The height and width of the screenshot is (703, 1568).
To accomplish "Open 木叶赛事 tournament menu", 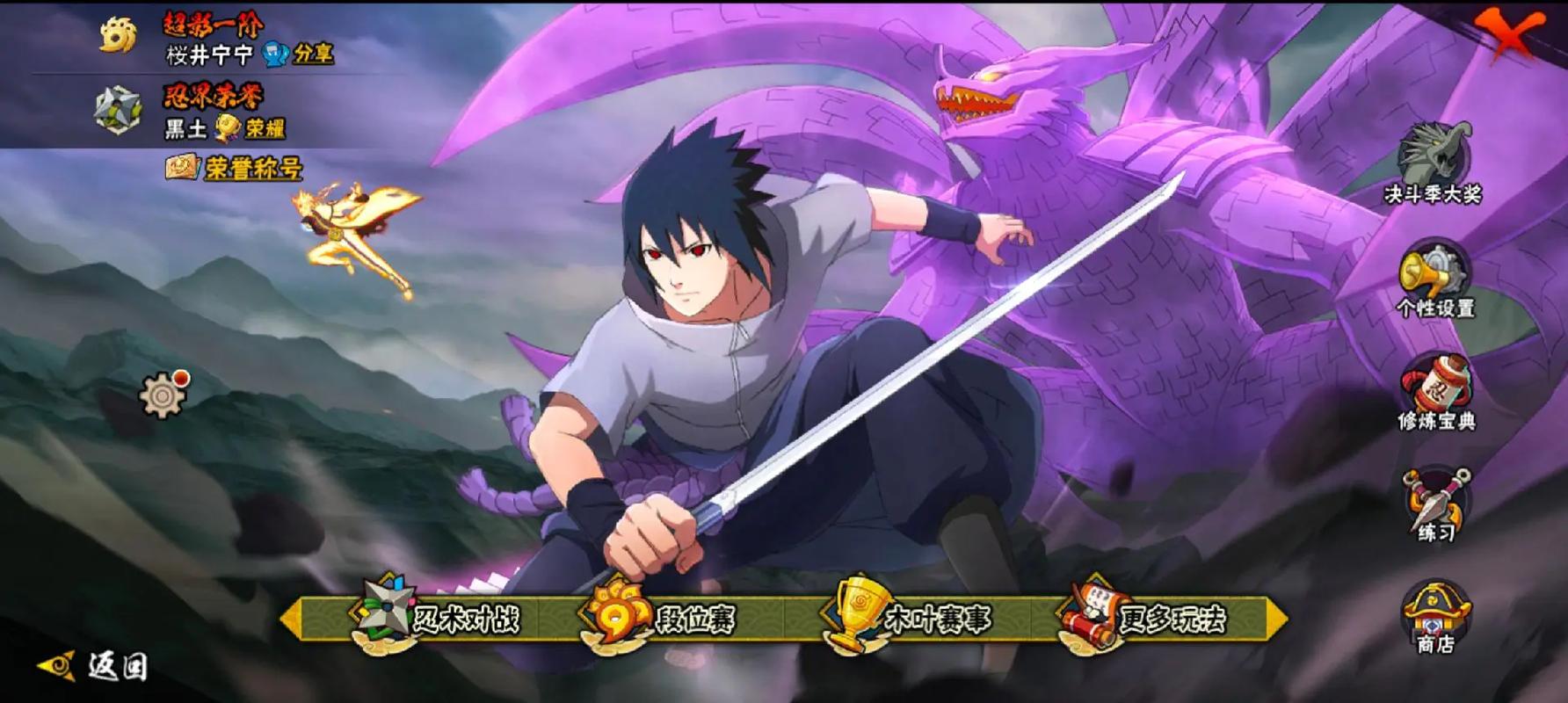I will (910, 619).
